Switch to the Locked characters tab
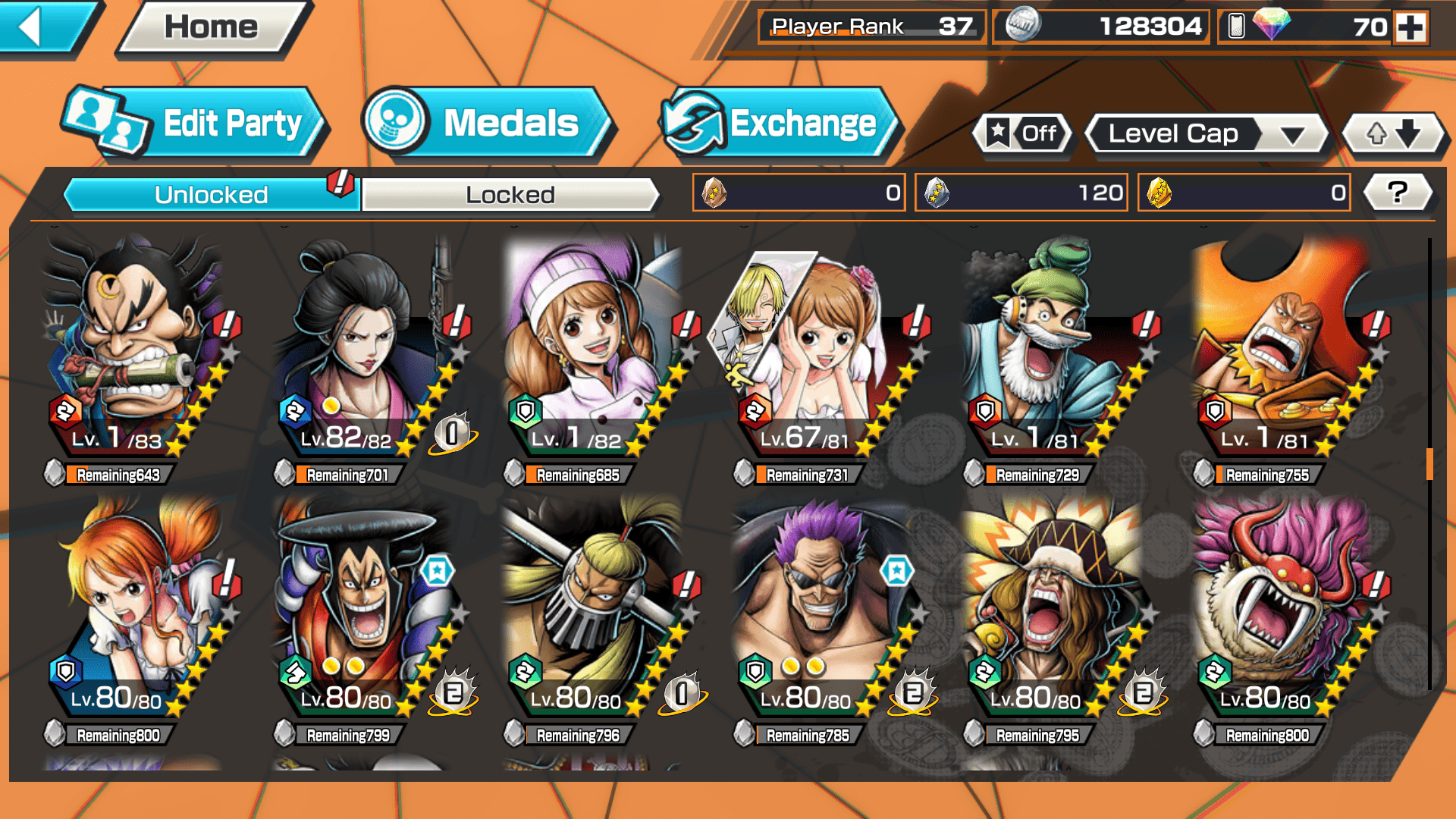This screenshot has height=819, width=1456. tap(510, 195)
